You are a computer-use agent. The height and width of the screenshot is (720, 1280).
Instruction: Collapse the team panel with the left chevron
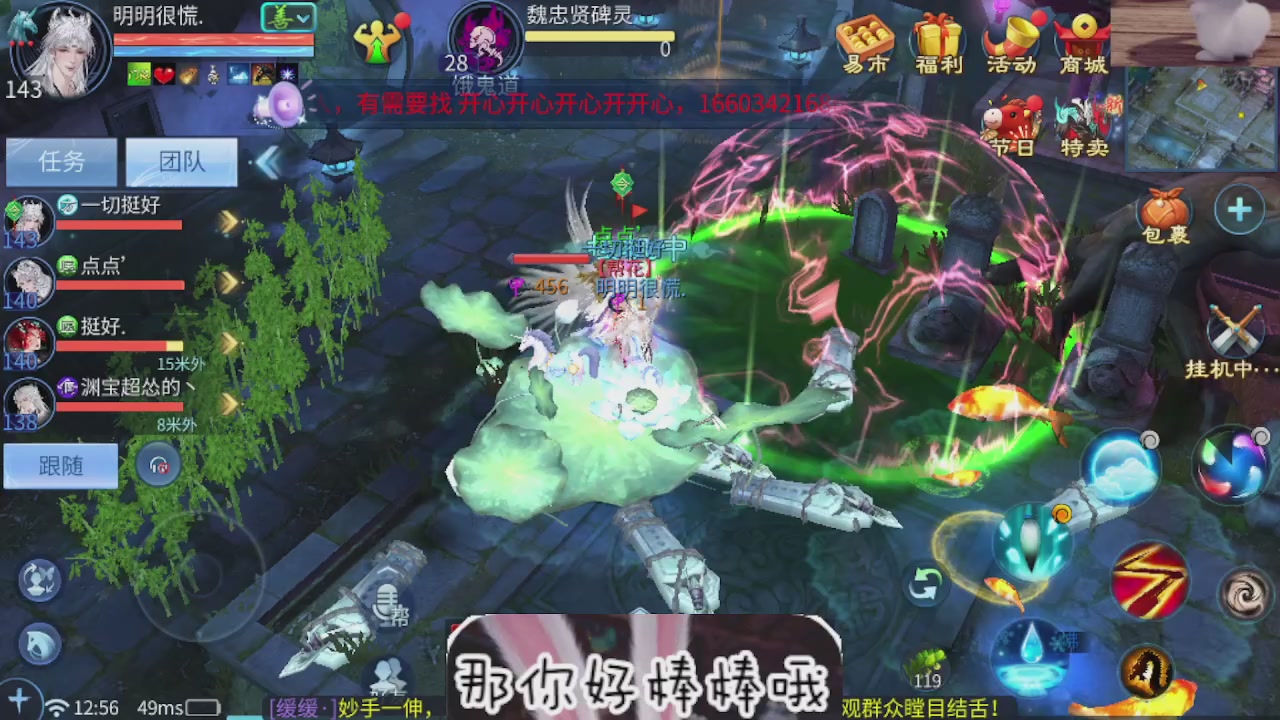coord(270,162)
